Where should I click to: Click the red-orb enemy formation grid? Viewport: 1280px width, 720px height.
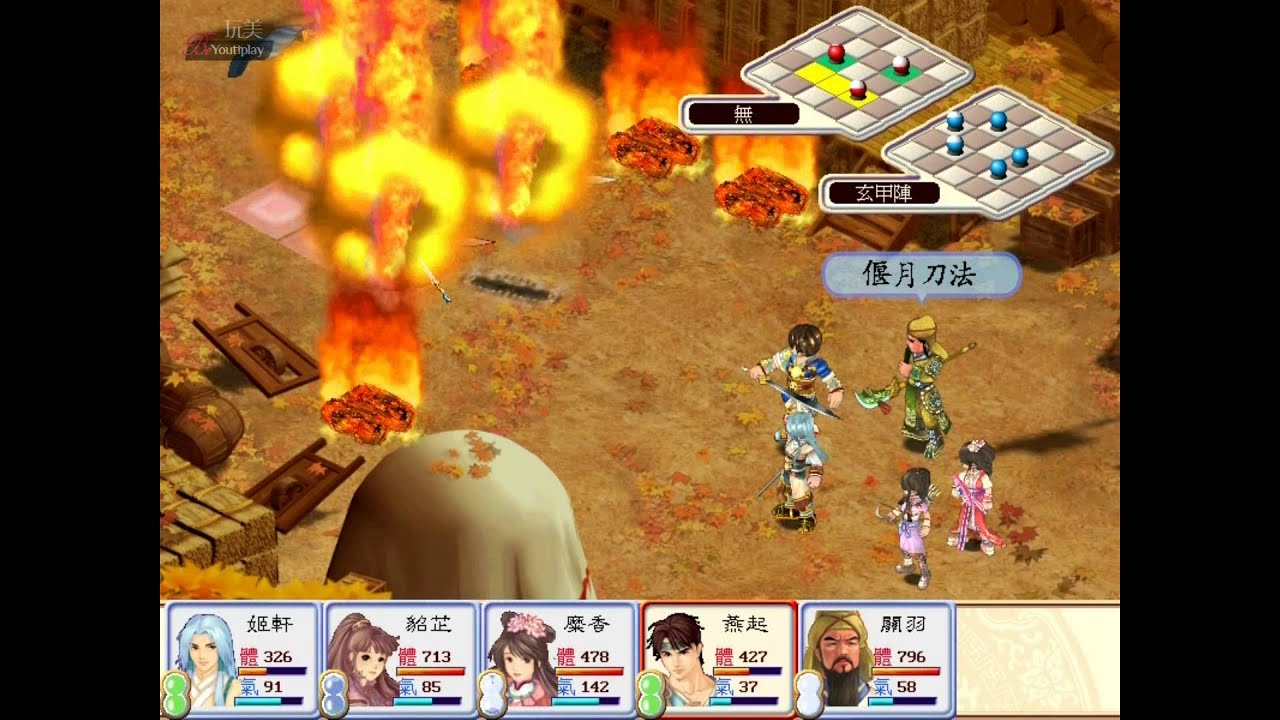coord(858,72)
